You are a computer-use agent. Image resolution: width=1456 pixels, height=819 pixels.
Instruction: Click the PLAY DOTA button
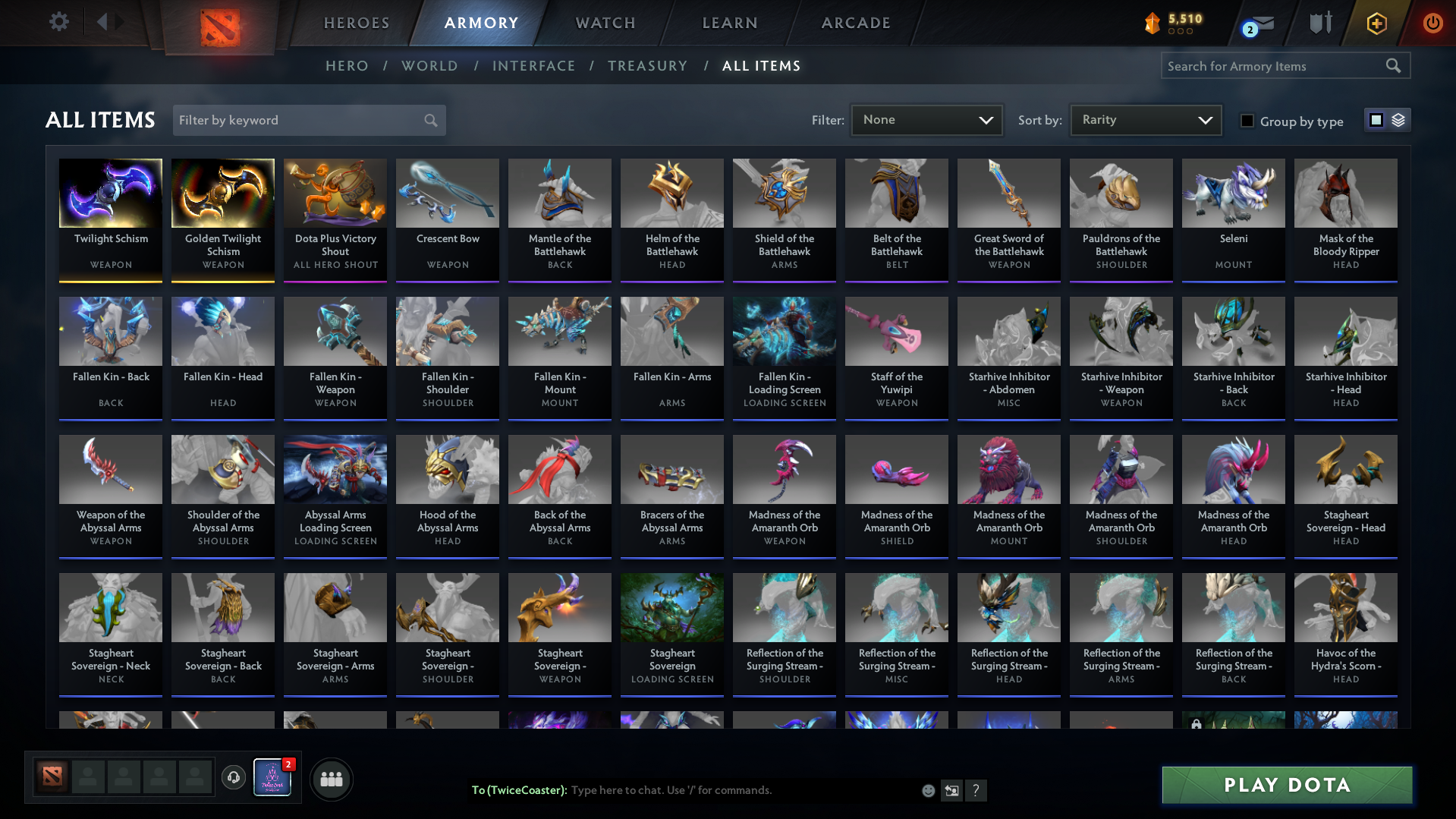tap(1285, 785)
